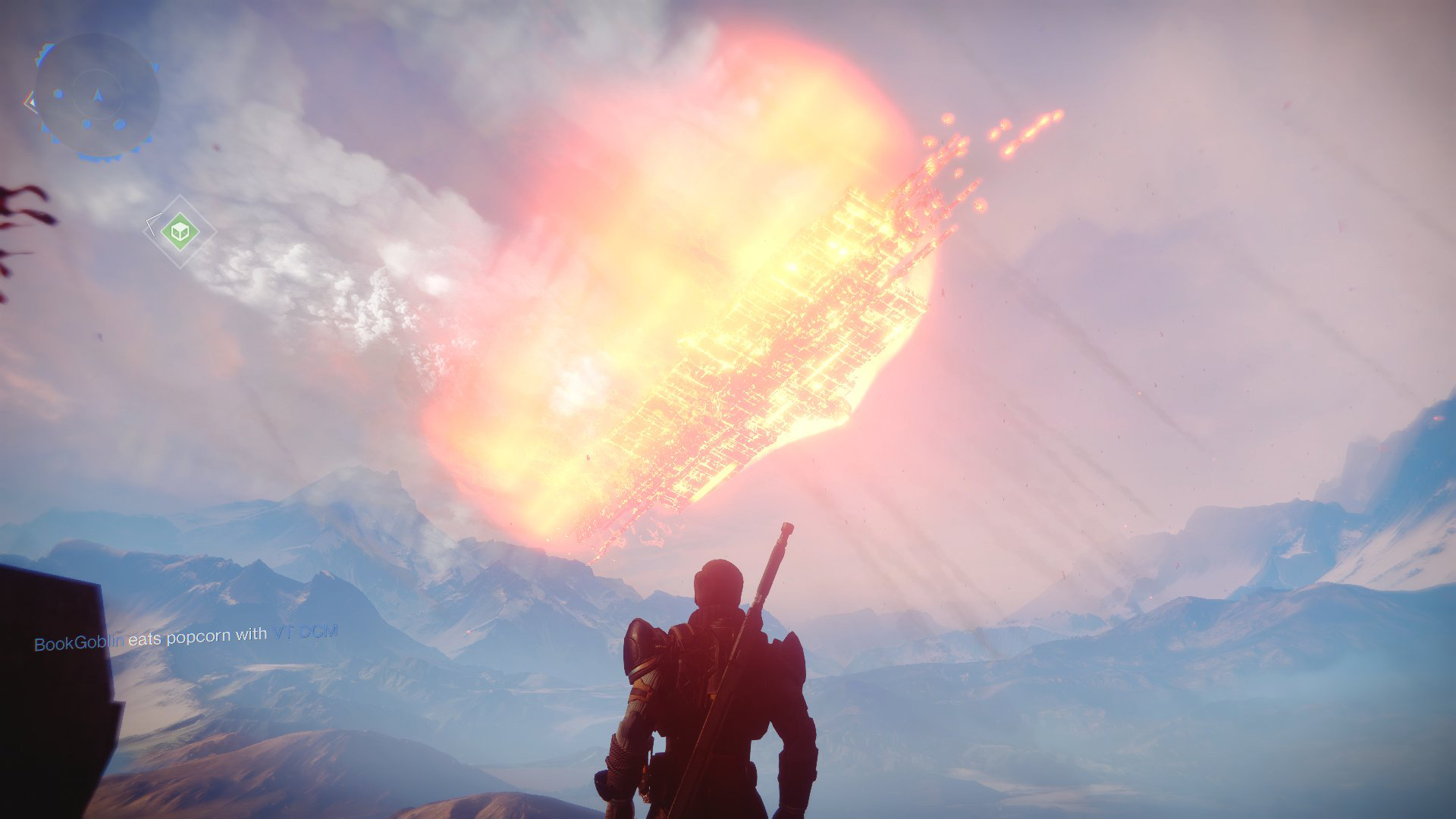Click the blue triangle at the radar's top-right edge
The image size is (1456, 819).
155,65
